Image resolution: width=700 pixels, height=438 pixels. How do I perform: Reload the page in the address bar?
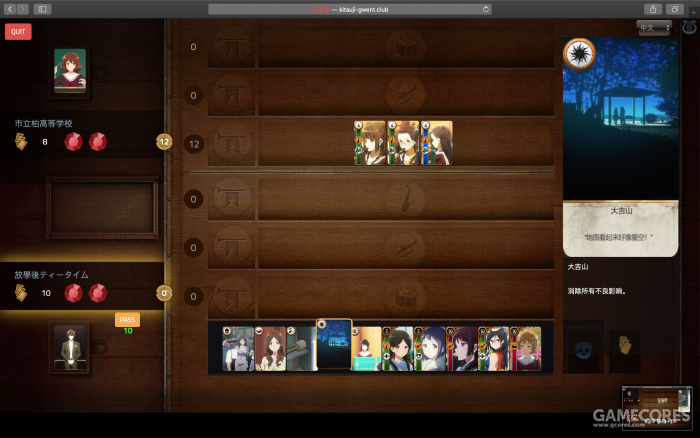click(486, 9)
